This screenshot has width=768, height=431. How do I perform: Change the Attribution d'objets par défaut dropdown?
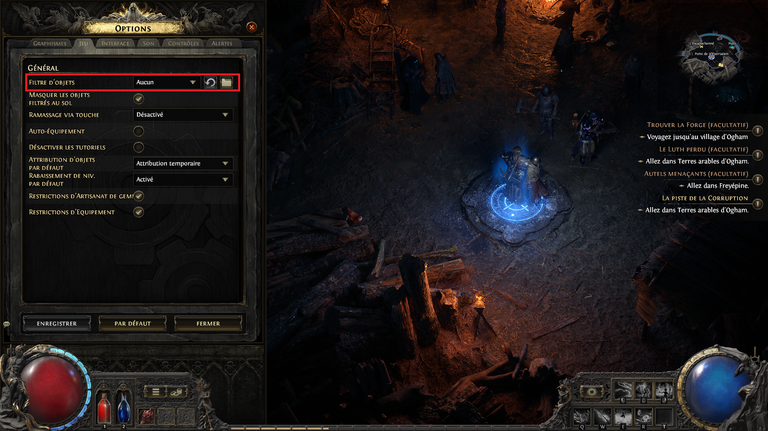pos(183,163)
